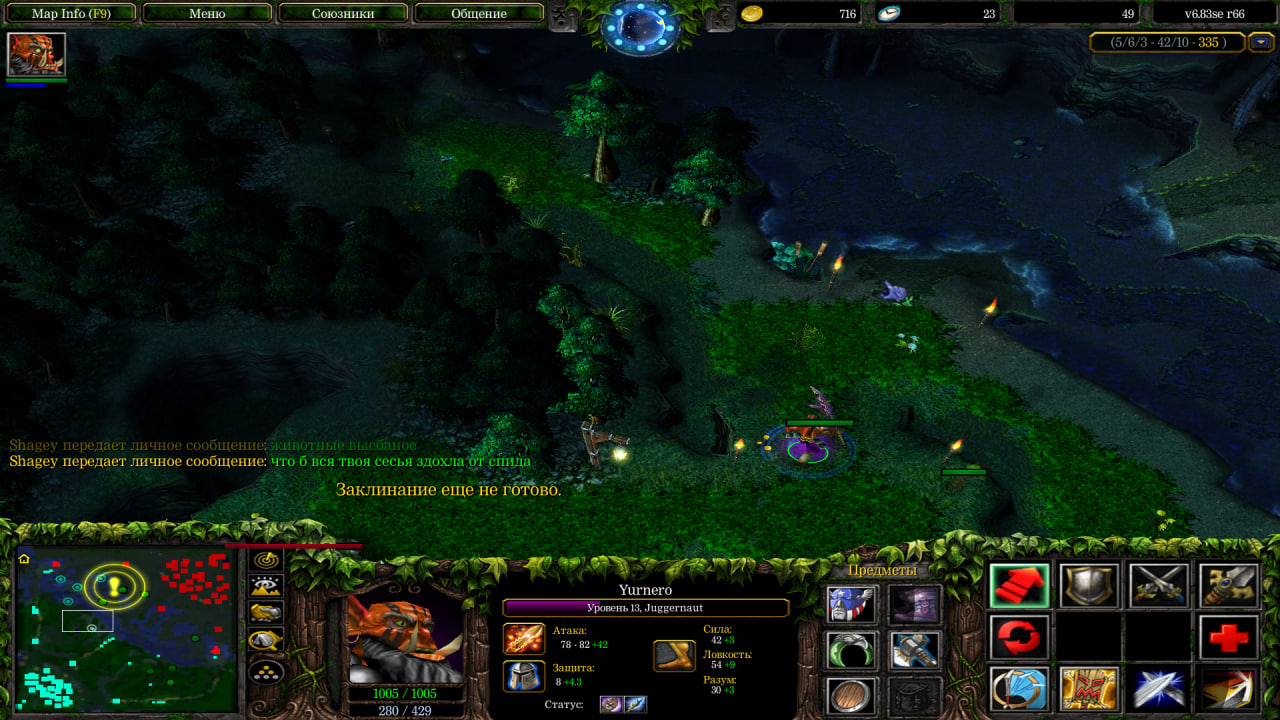Choose the red arrow Move command

1020,586
